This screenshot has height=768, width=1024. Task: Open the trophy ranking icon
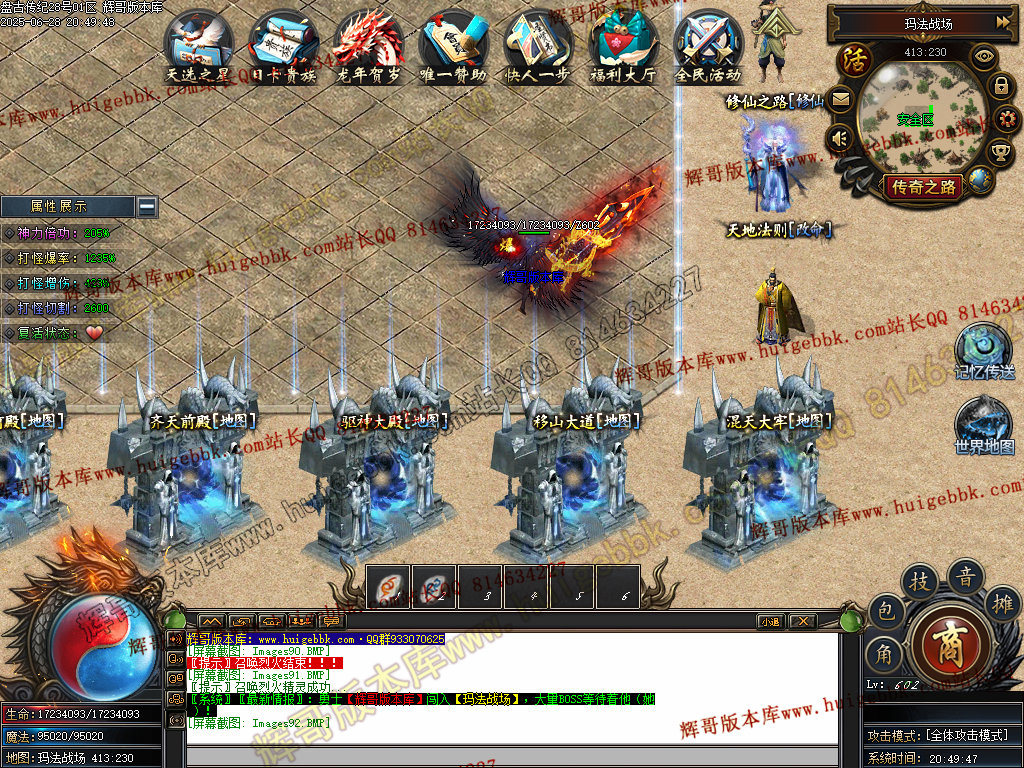pyautogui.click(x=1001, y=152)
